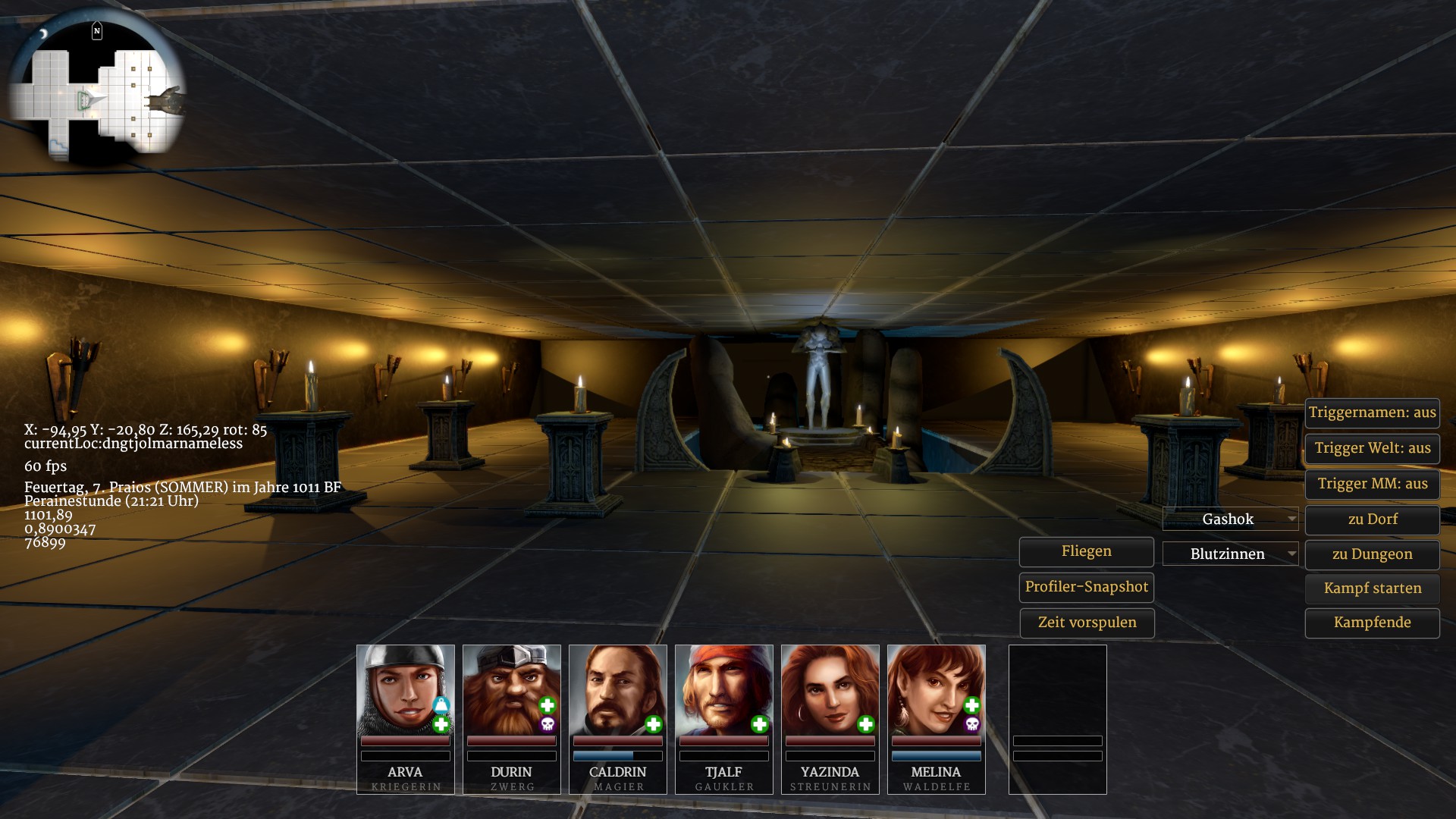Take a Profiler-Snapshot
1456x819 pixels.
click(x=1086, y=587)
